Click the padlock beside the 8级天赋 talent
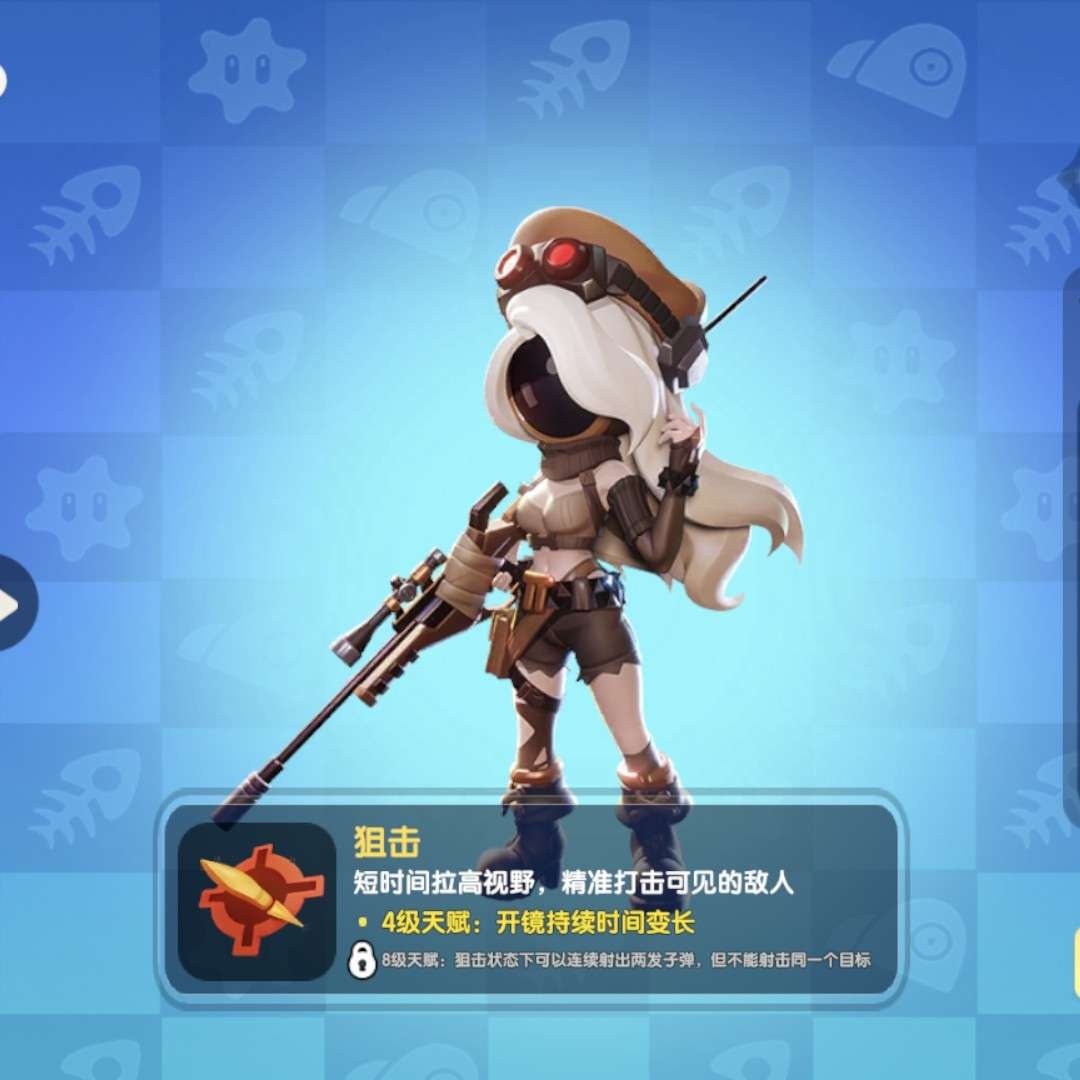Screen dimensions: 1080x1080 tap(360, 960)
